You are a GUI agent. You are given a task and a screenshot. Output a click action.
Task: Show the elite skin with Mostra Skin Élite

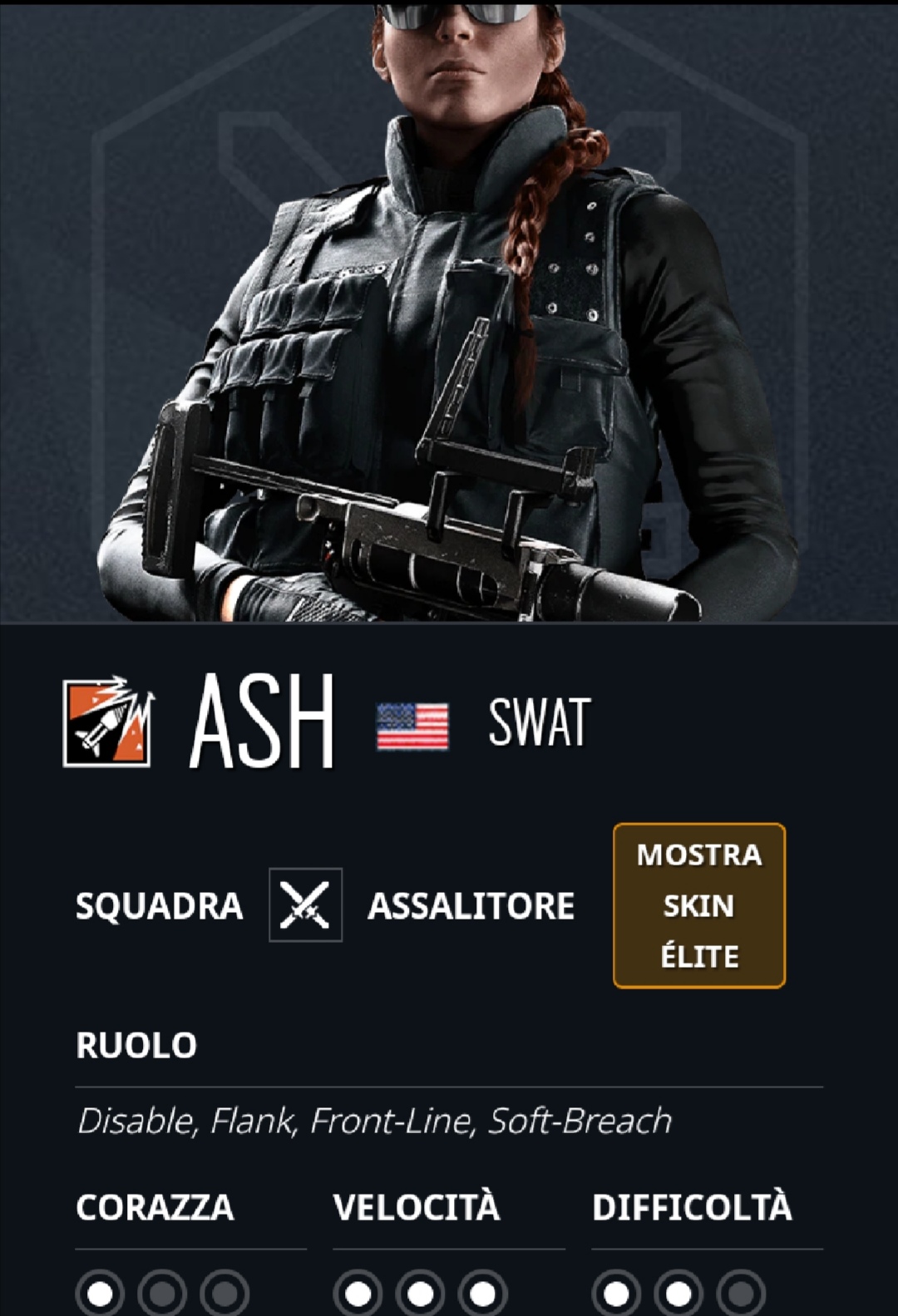coord(698,905)
